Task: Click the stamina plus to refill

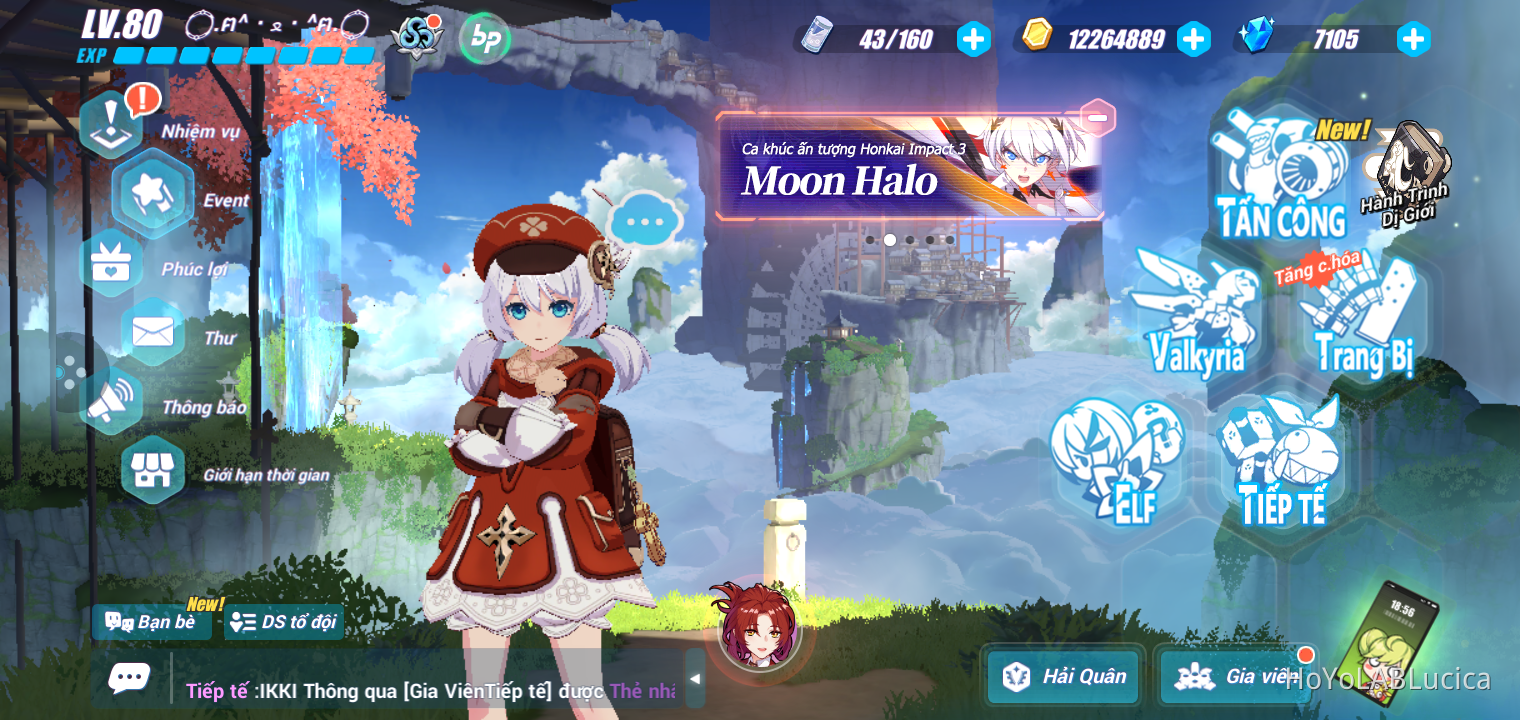Action: tap(973, 40)
